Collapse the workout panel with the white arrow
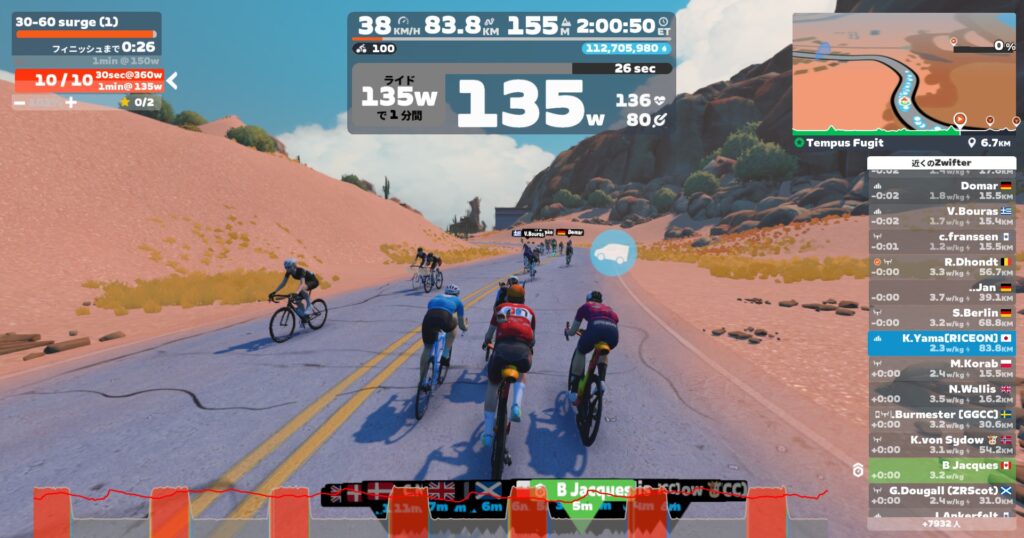 (x=172, y=81)
